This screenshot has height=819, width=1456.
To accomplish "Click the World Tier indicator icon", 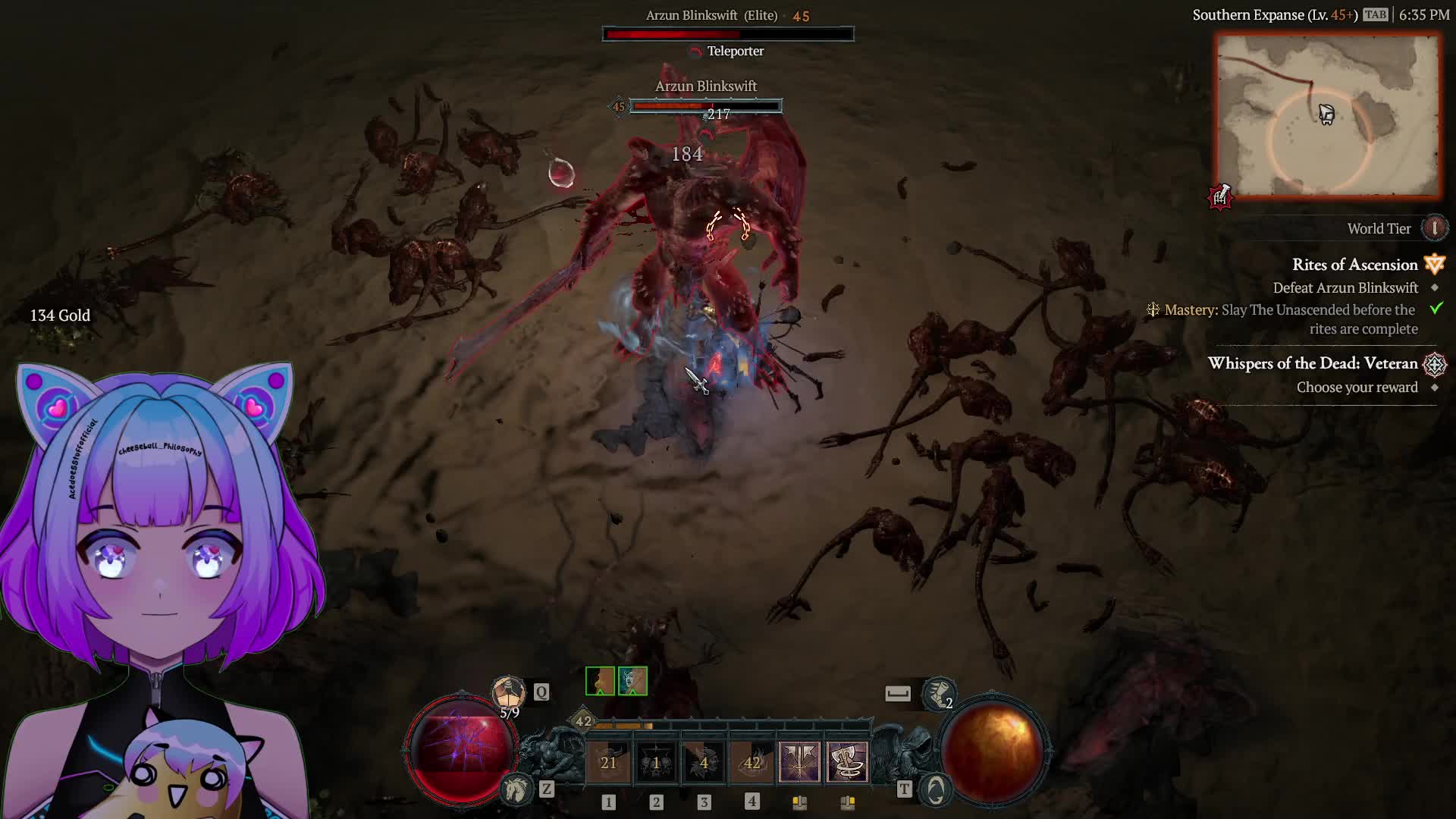I will point(1434,228).
